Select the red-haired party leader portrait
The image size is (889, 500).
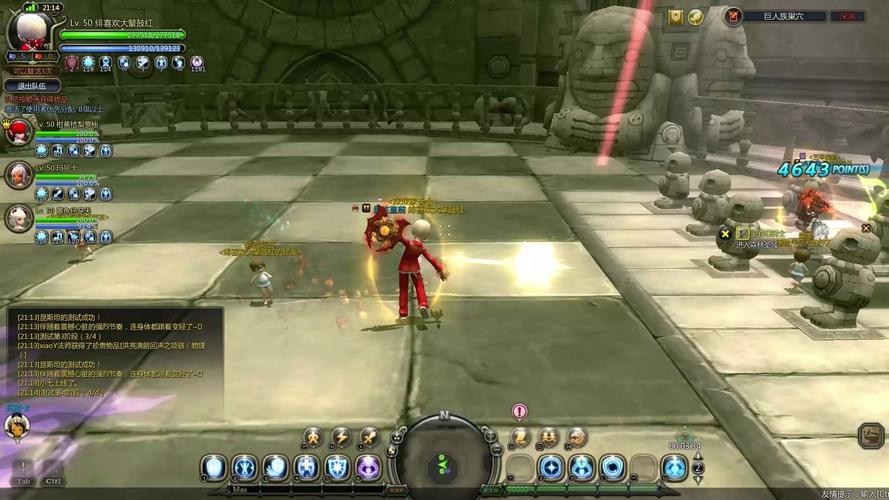18,131
